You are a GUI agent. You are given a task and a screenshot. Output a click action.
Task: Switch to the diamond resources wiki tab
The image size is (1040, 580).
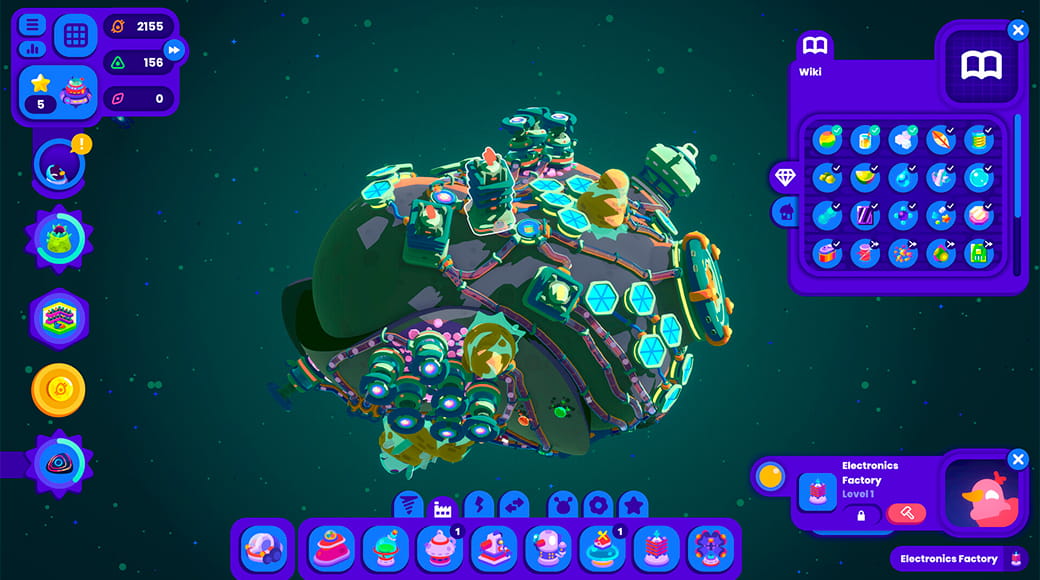(x=785, y=177)
